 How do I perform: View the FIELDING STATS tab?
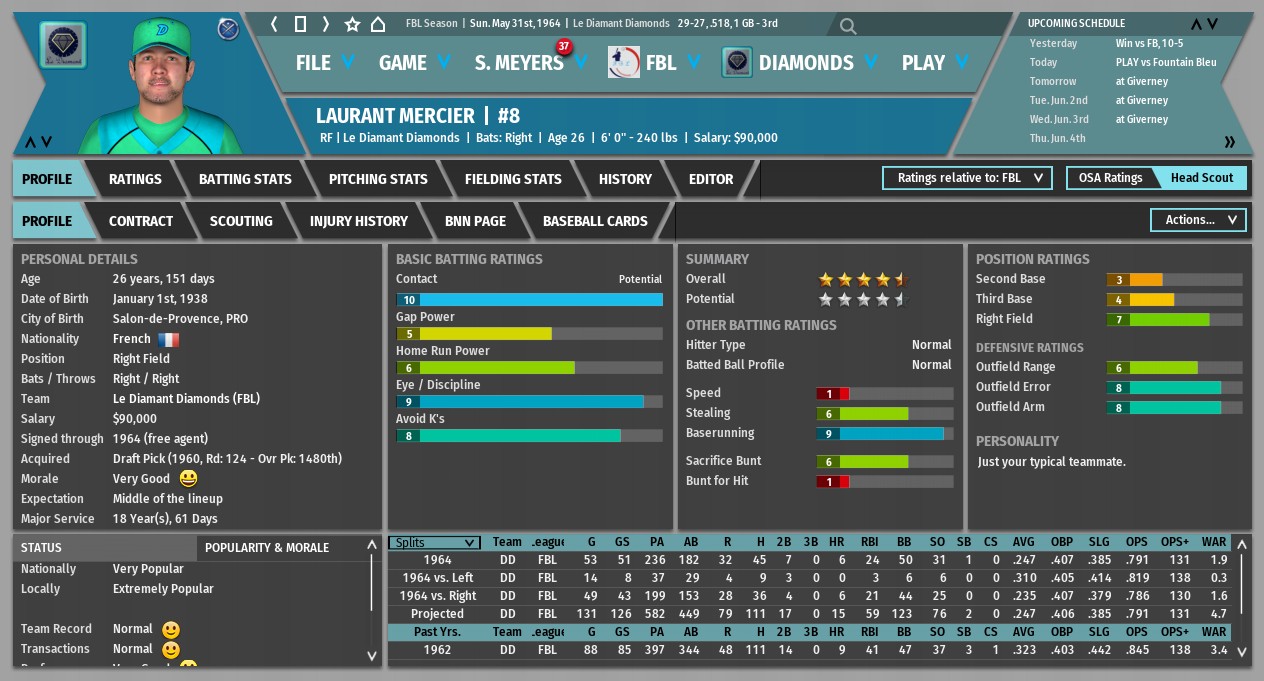[513, 179]
